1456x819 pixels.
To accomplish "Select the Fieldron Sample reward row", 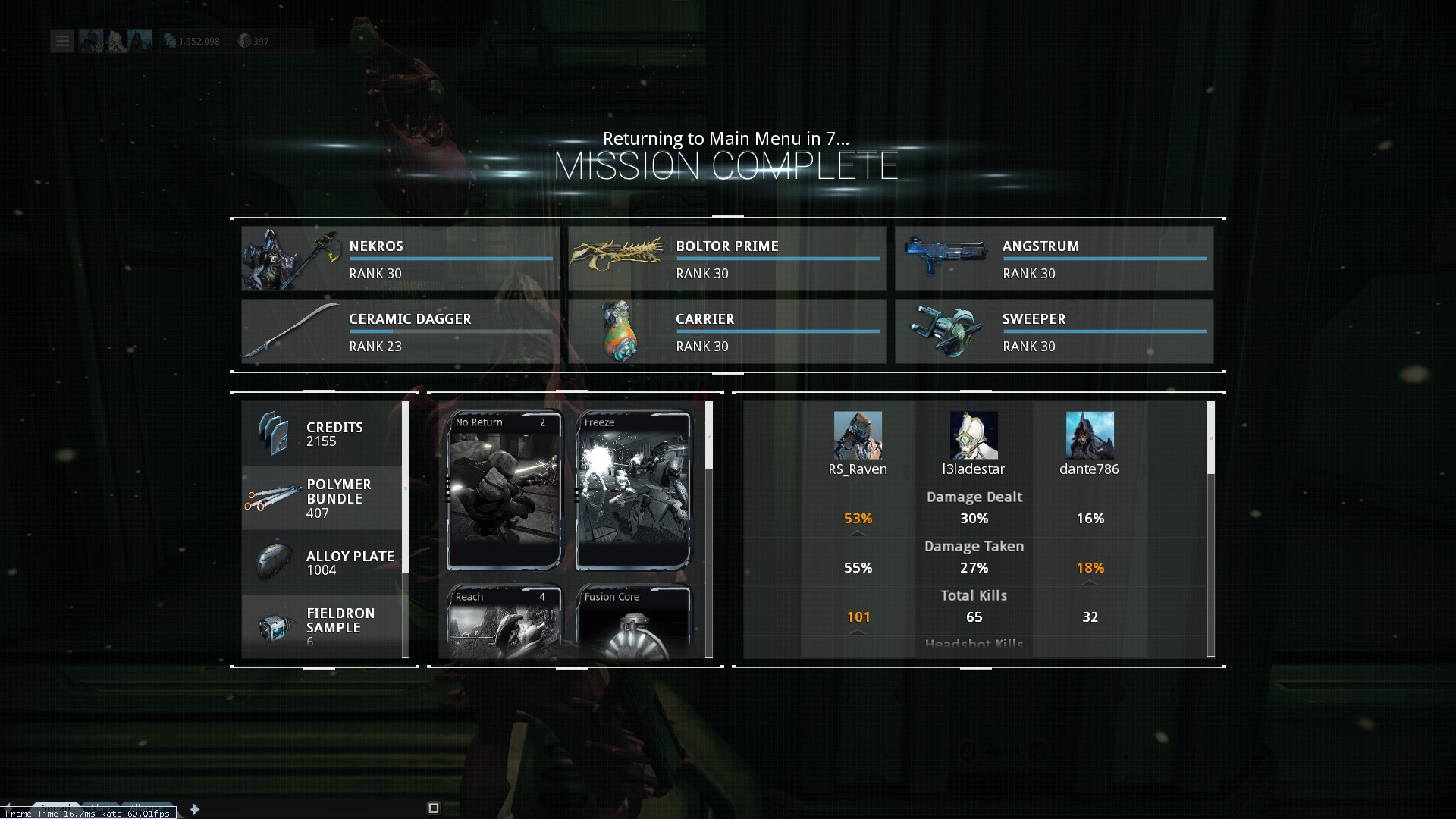I will coord(322,626).
